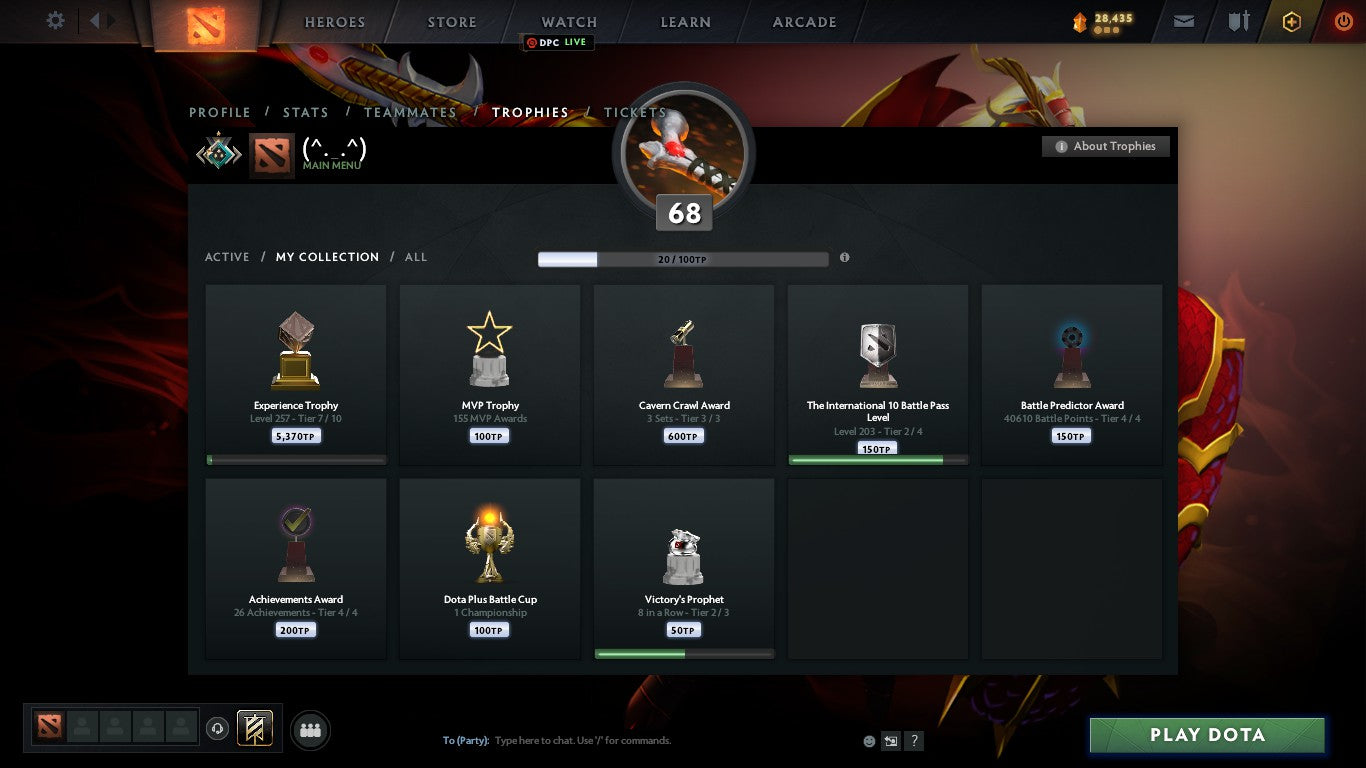Viewport: 1366px width, 768px height.
Task: Switch to the TROPHIES tab
Action: pyautogui.click(x=531, y=112)
